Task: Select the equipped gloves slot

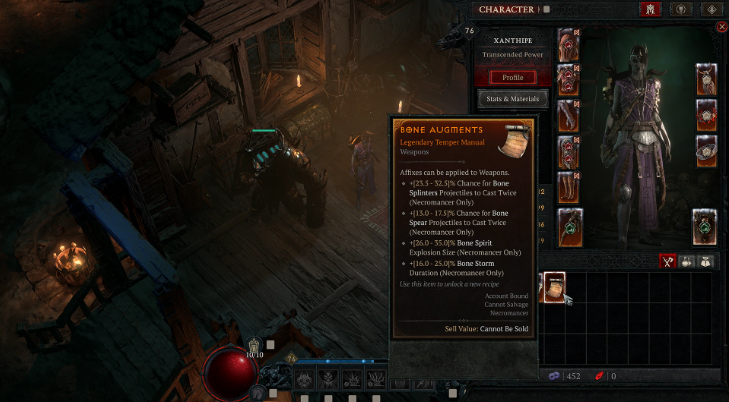Action: click(568, 115)
